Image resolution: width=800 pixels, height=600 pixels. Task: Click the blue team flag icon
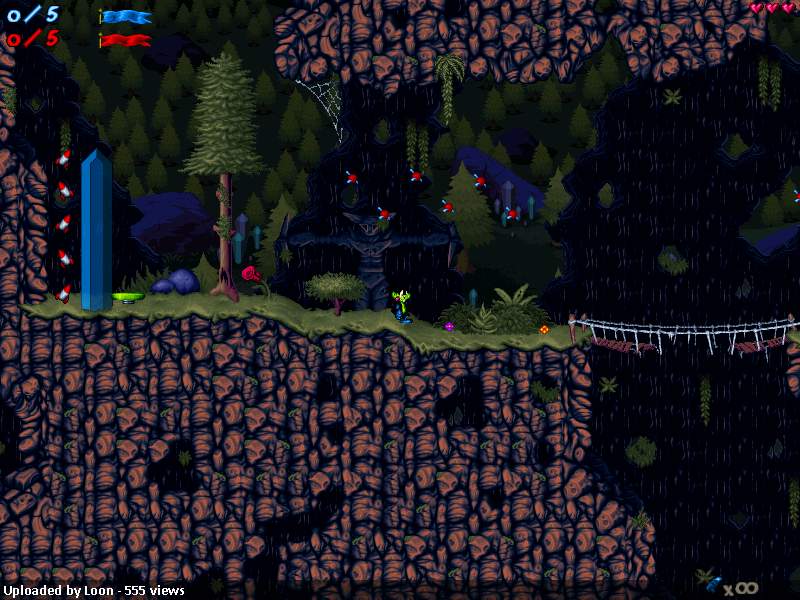(126, 17)
